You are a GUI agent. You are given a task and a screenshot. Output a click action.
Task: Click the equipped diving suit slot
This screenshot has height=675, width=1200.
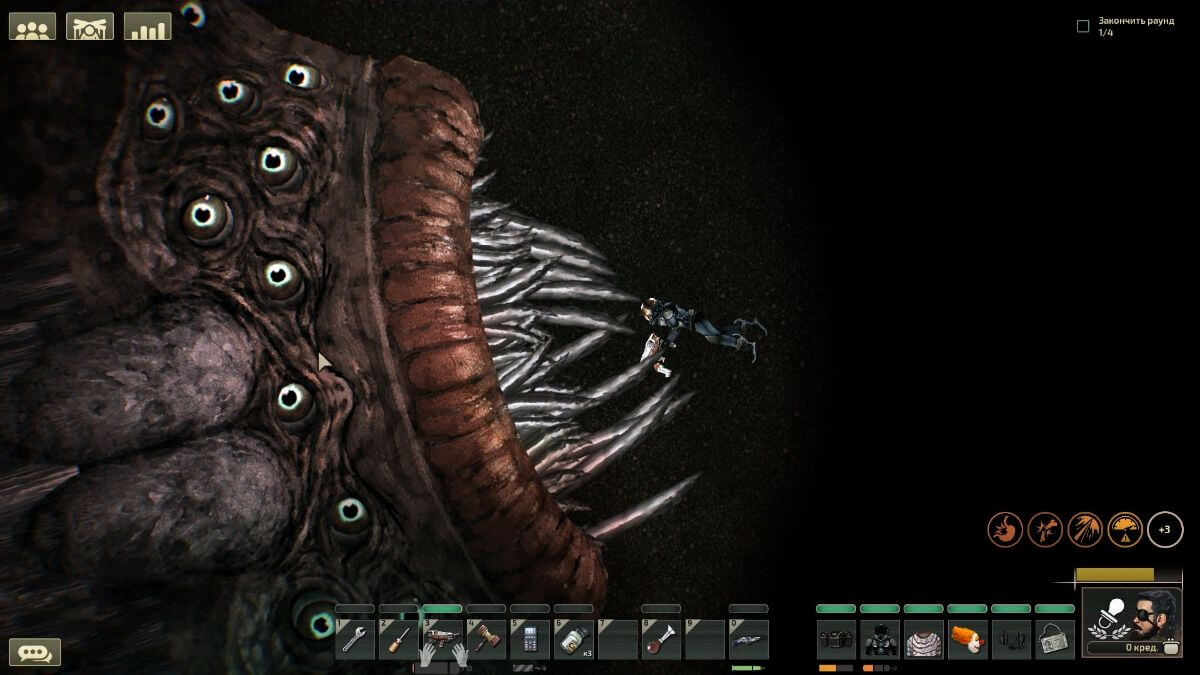[880, 639]
